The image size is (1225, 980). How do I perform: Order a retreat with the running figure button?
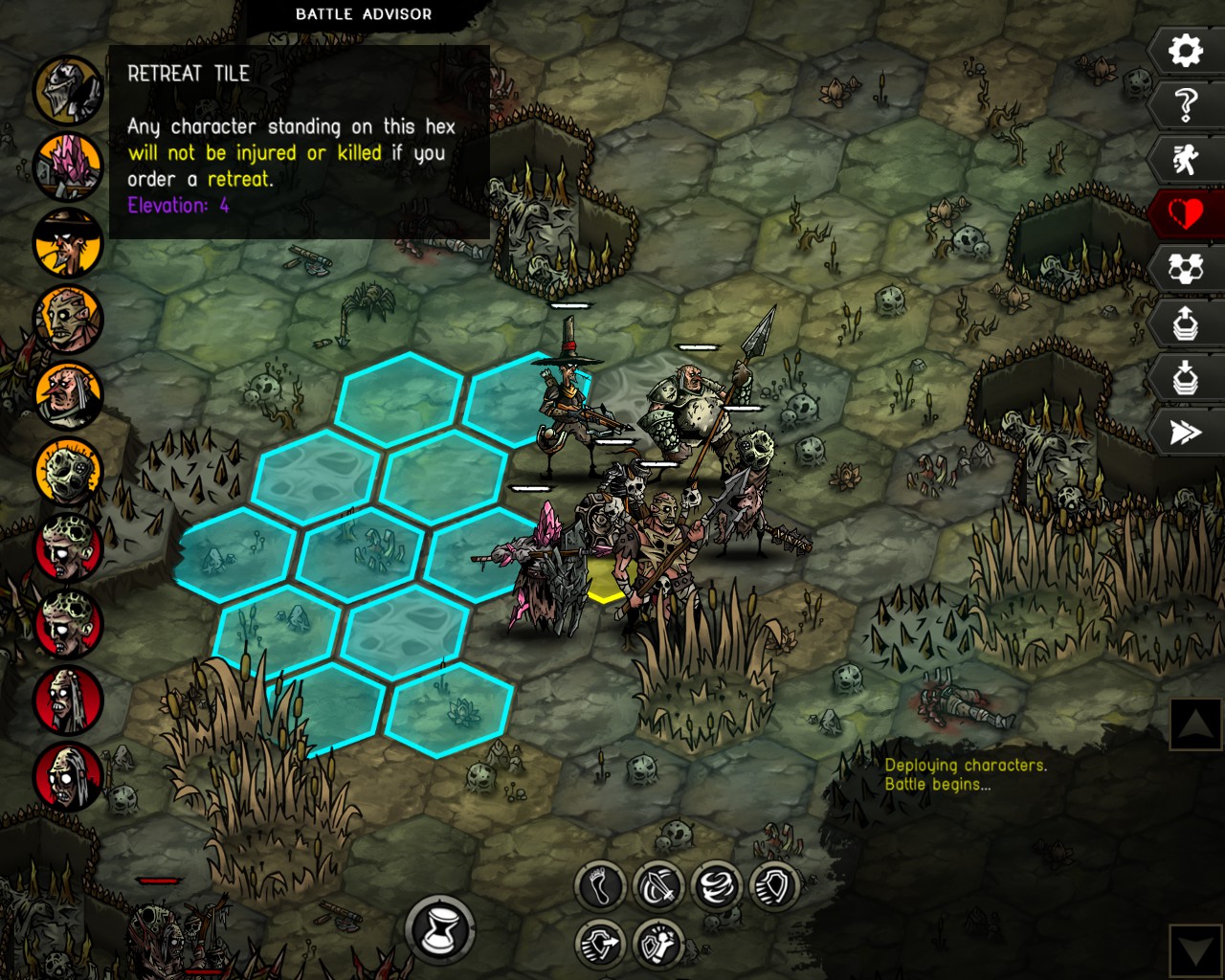[x=1186, y=159]
